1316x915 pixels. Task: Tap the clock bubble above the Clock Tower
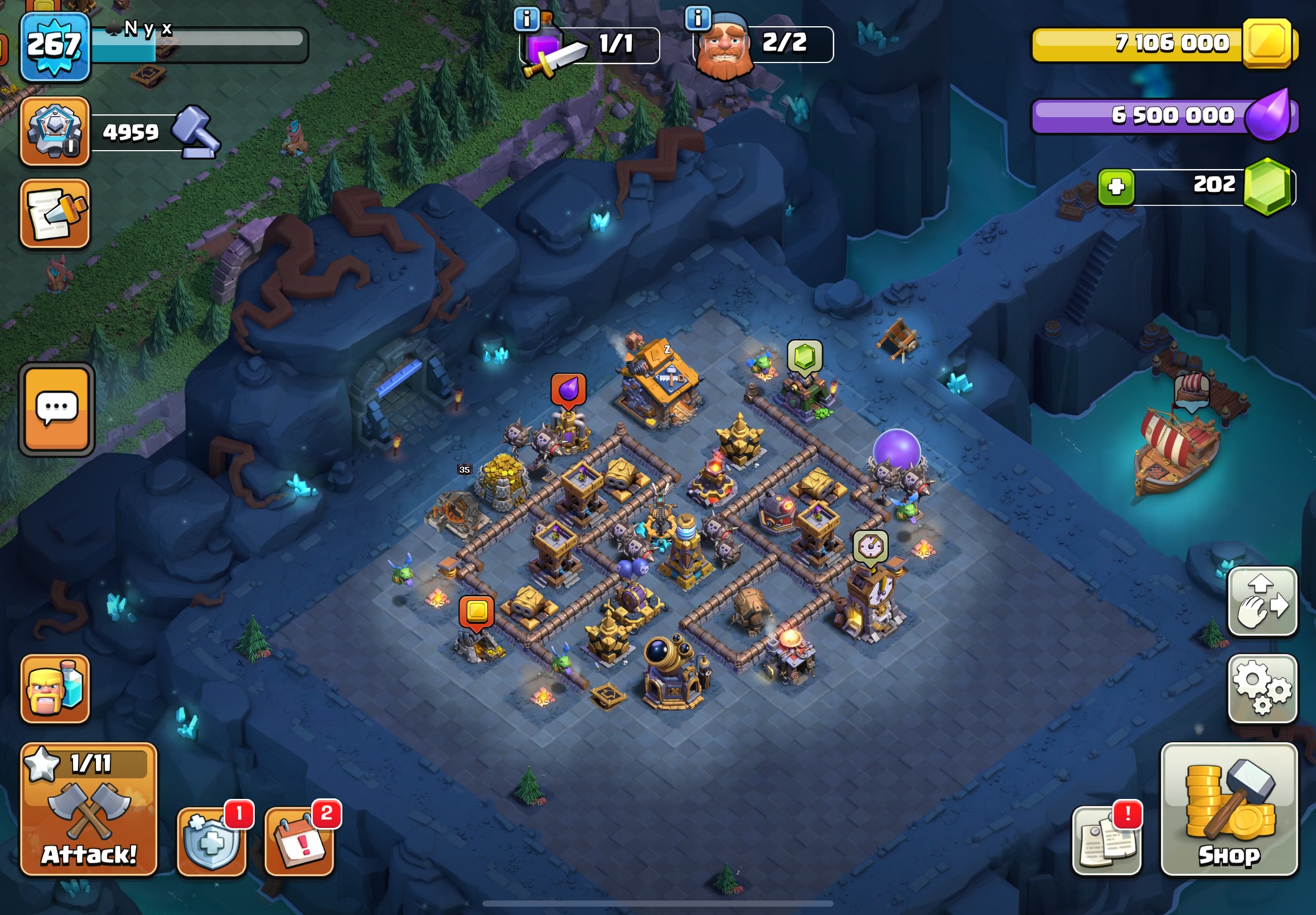[x=870, y=547]
